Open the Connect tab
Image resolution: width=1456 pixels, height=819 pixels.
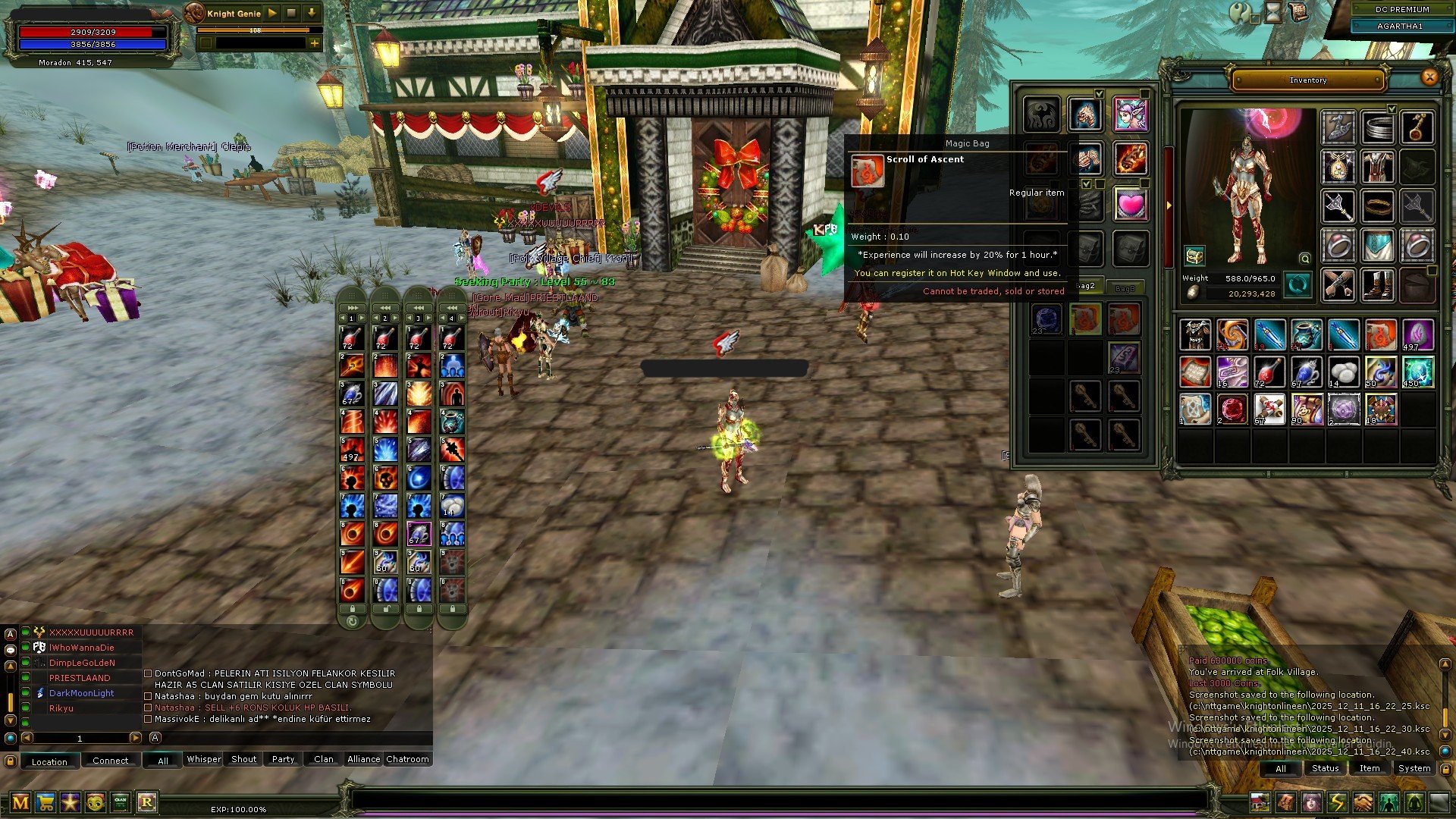(x=111, y=761)
